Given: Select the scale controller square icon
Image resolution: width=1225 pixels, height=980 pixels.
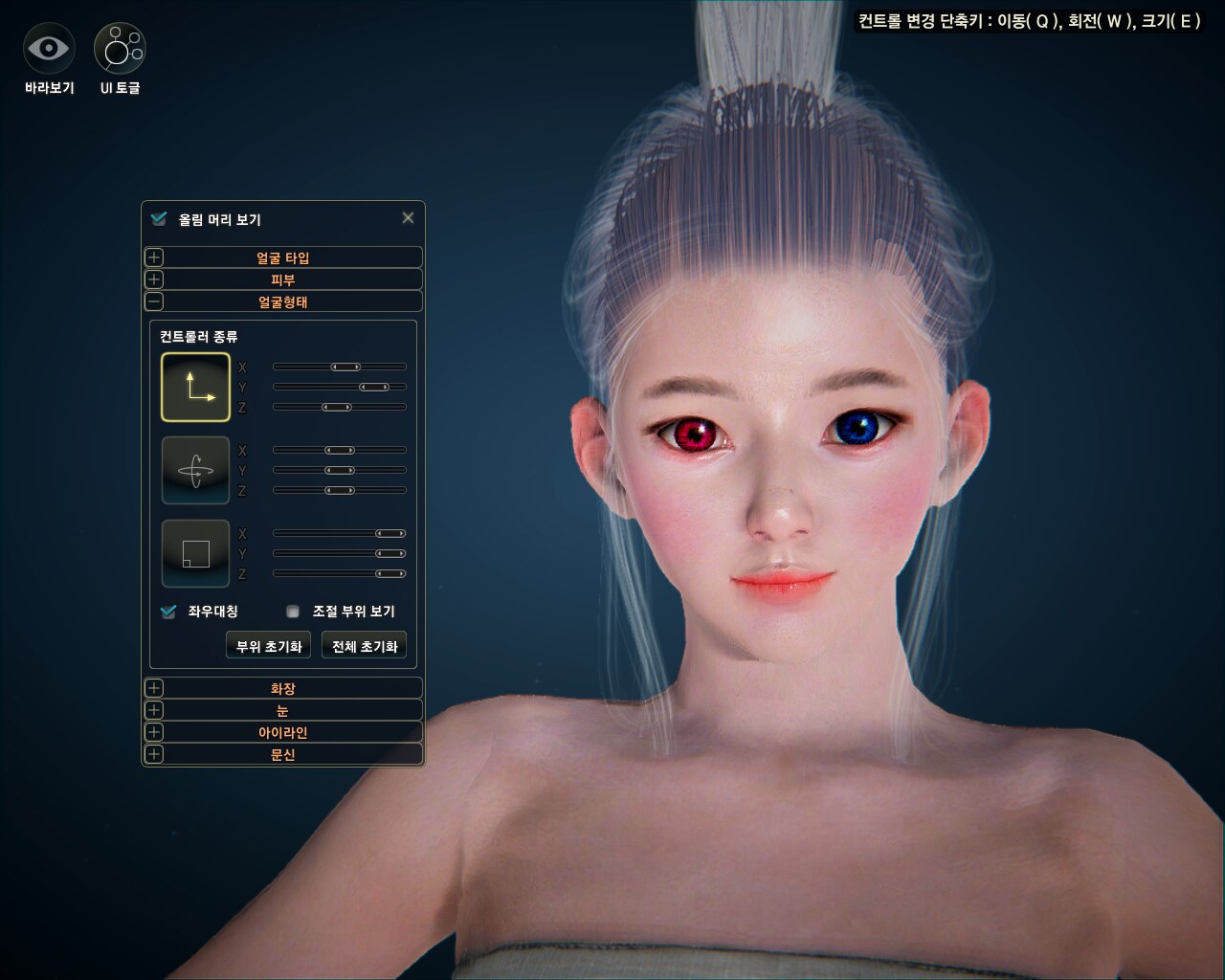Looking at the screenshot, I should 196,553.
